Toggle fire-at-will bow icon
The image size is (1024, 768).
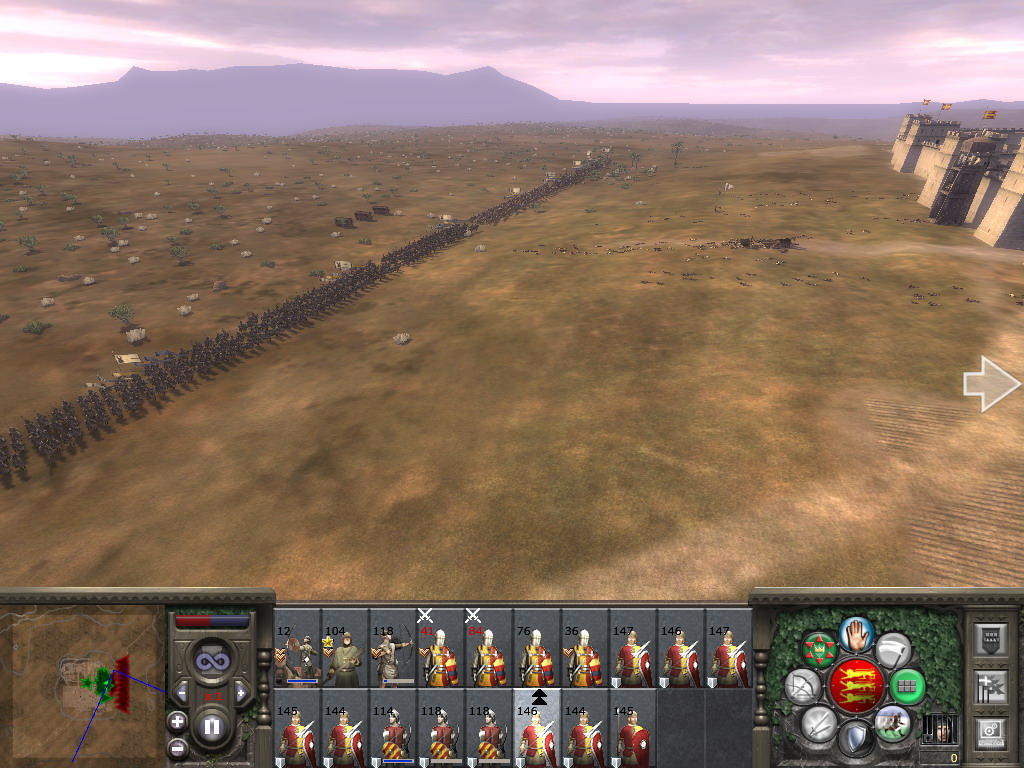(803, 686)
